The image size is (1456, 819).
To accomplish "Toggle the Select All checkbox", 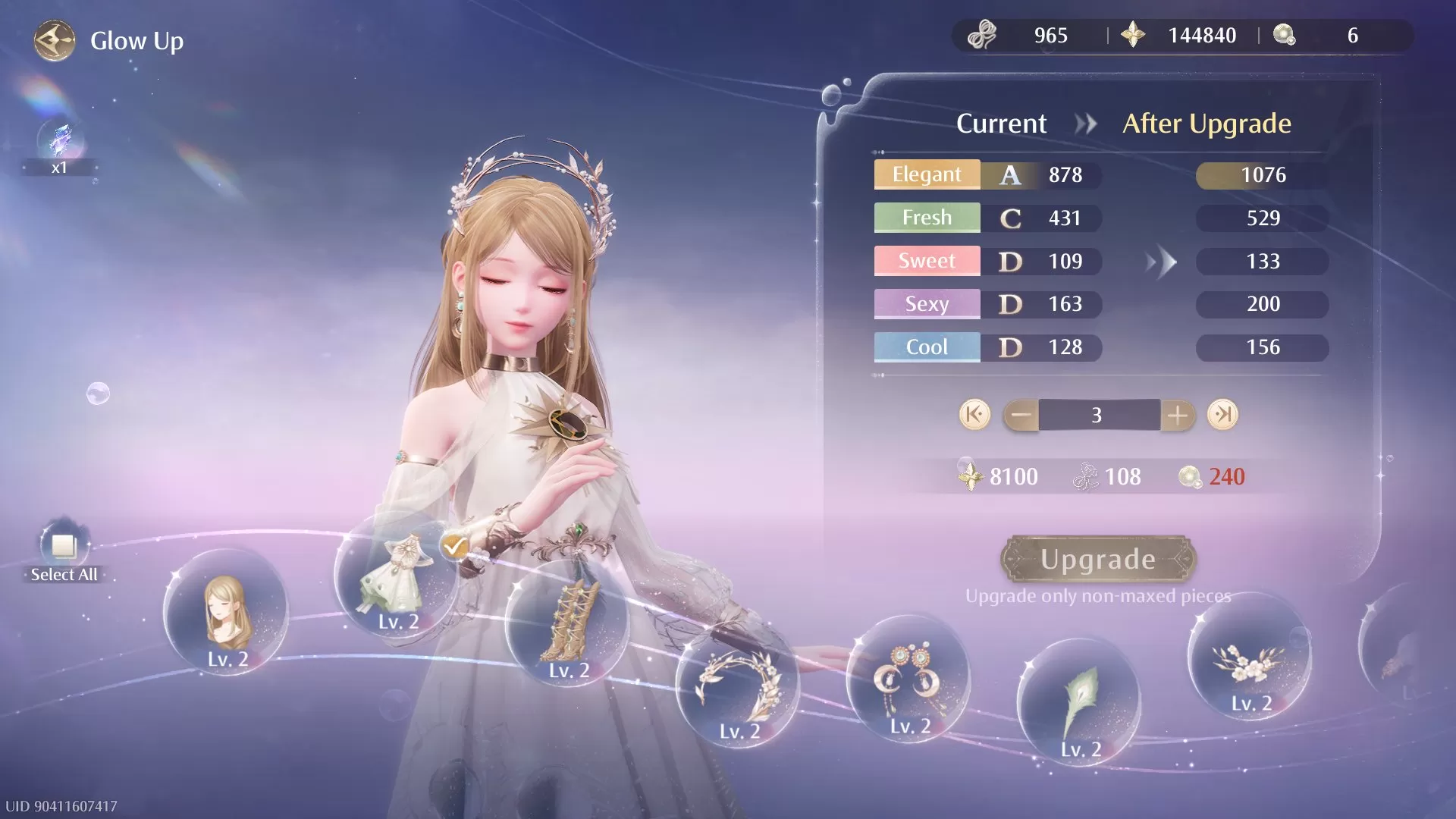I will 64,548.
